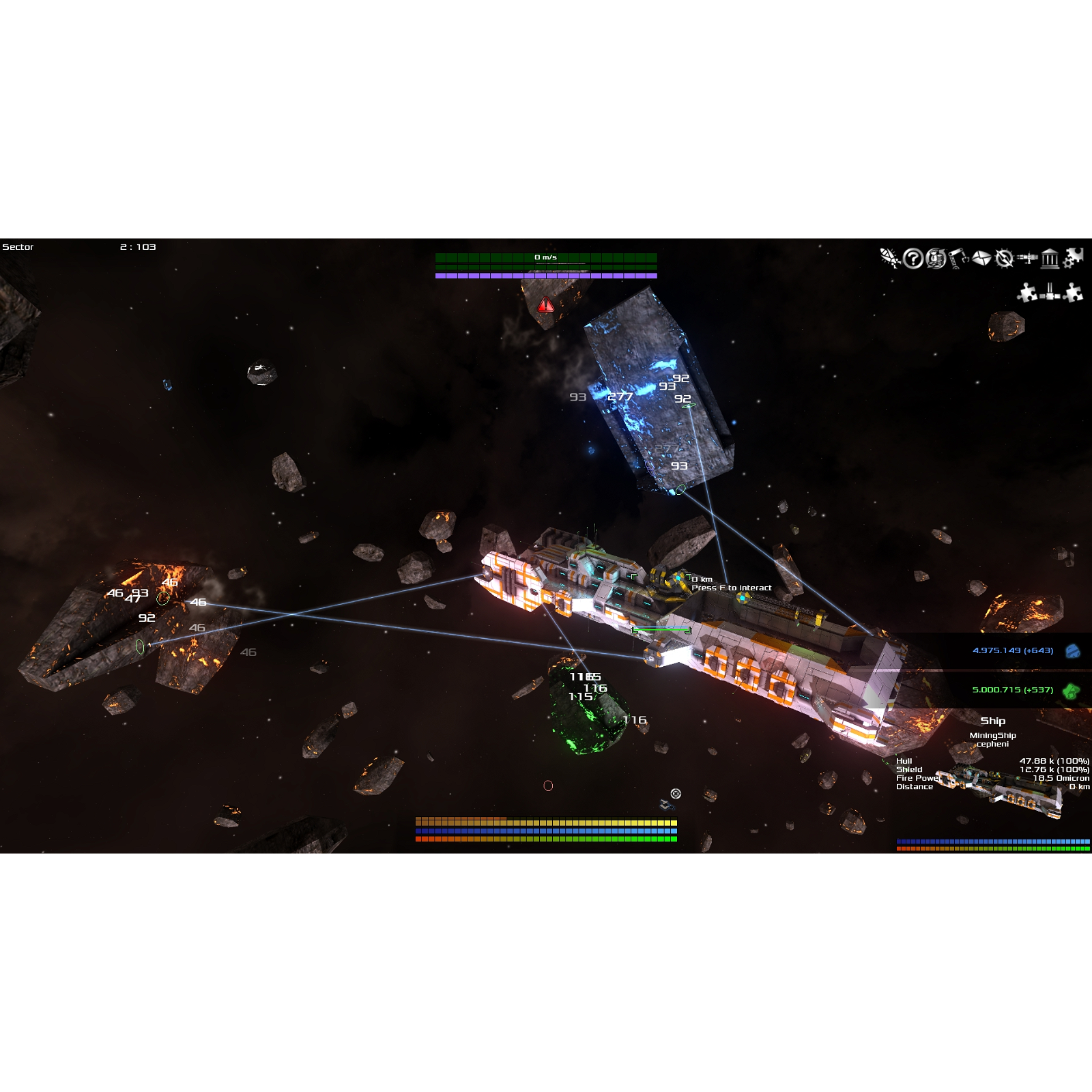This screenshot has height=1092, width=1092.
Task: Select the combat sword icon
Action: click(889, 258)
